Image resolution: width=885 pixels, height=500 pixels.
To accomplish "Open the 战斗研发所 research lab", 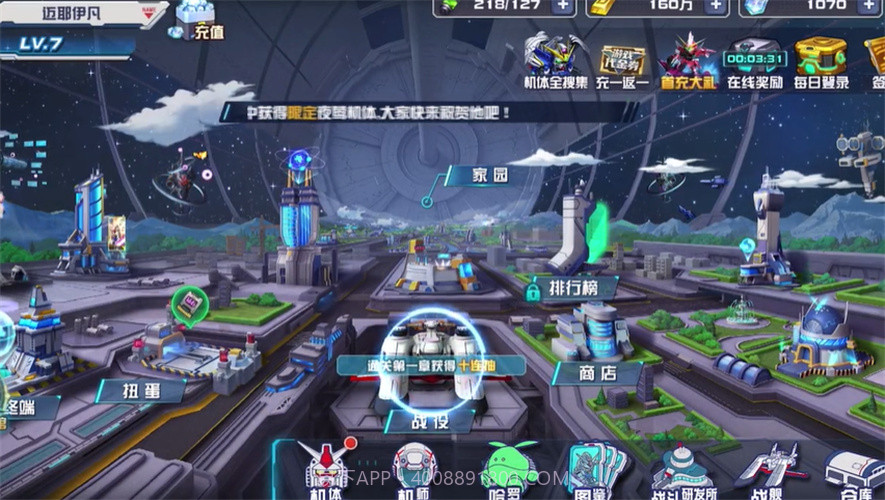I will coord(682,470).
